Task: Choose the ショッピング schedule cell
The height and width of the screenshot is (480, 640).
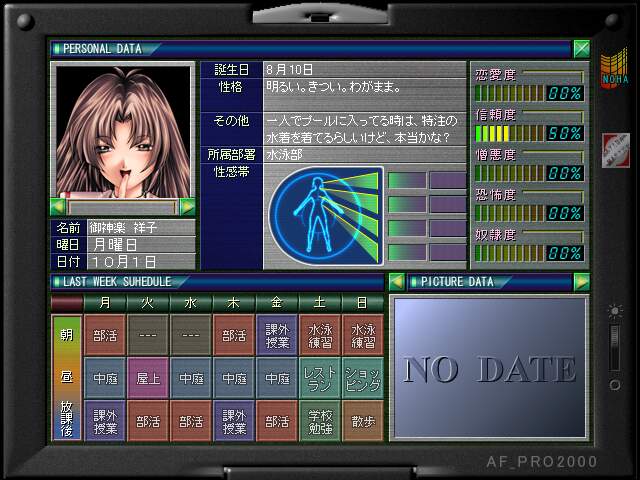Action: [x=362, y=378]
